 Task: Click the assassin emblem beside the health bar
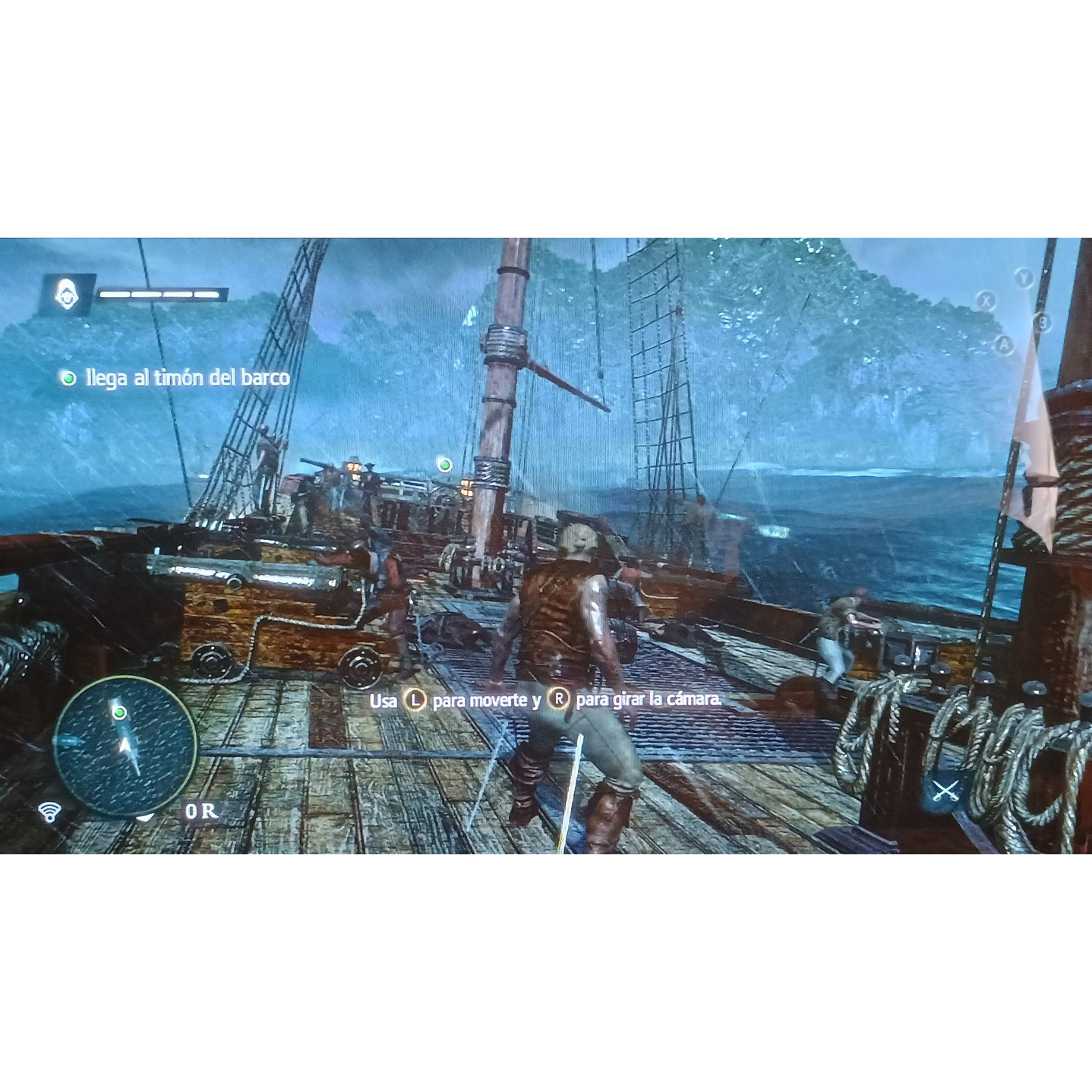pyautogui.click(x=67, y=295)
